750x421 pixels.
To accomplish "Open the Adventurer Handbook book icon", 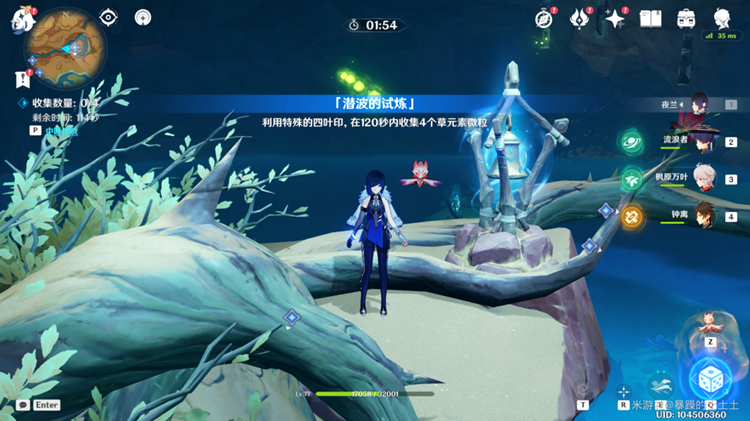I will pos(651,18).
